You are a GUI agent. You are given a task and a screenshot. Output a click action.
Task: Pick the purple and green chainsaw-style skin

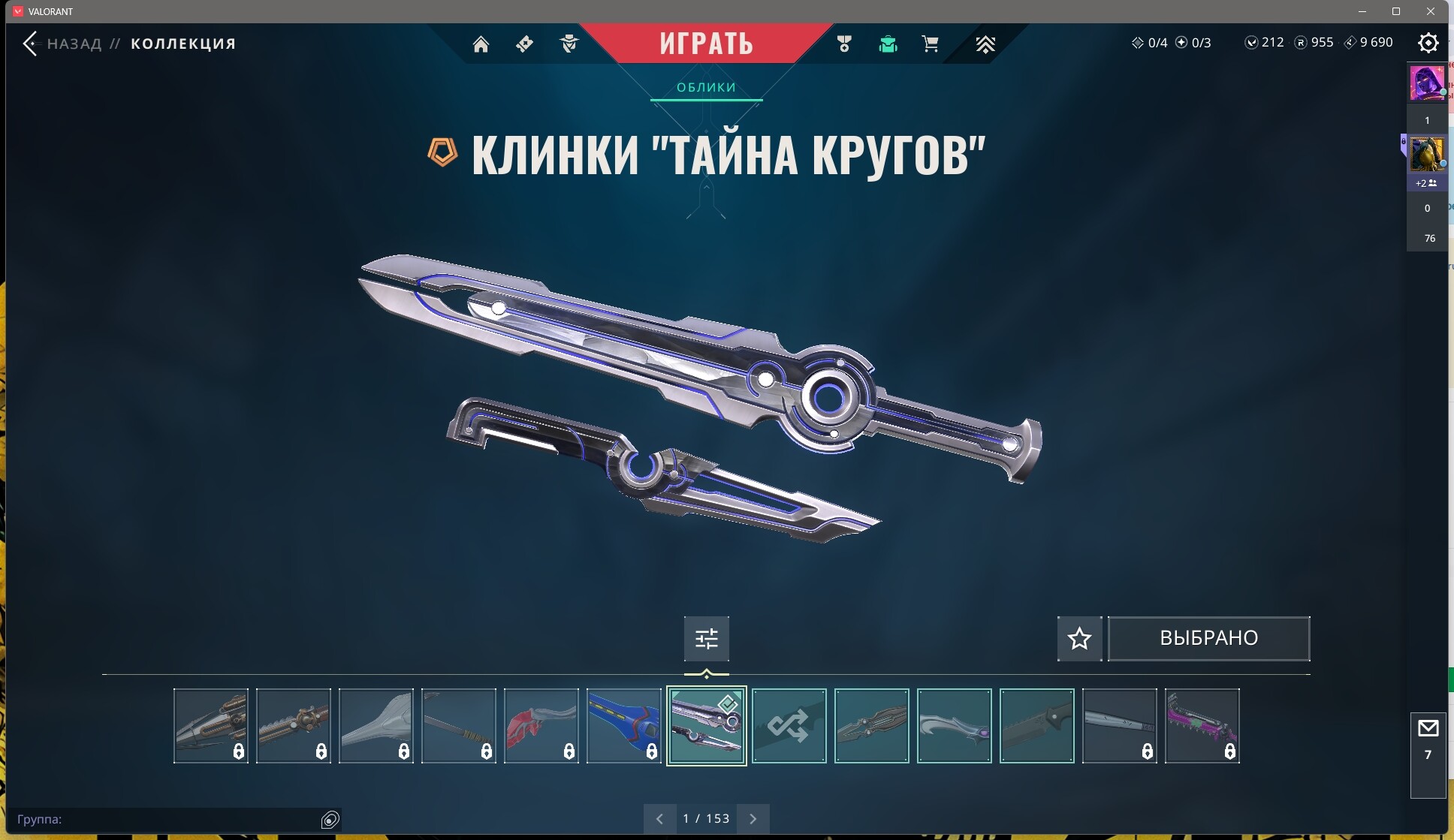click(x=1202, y=726)
